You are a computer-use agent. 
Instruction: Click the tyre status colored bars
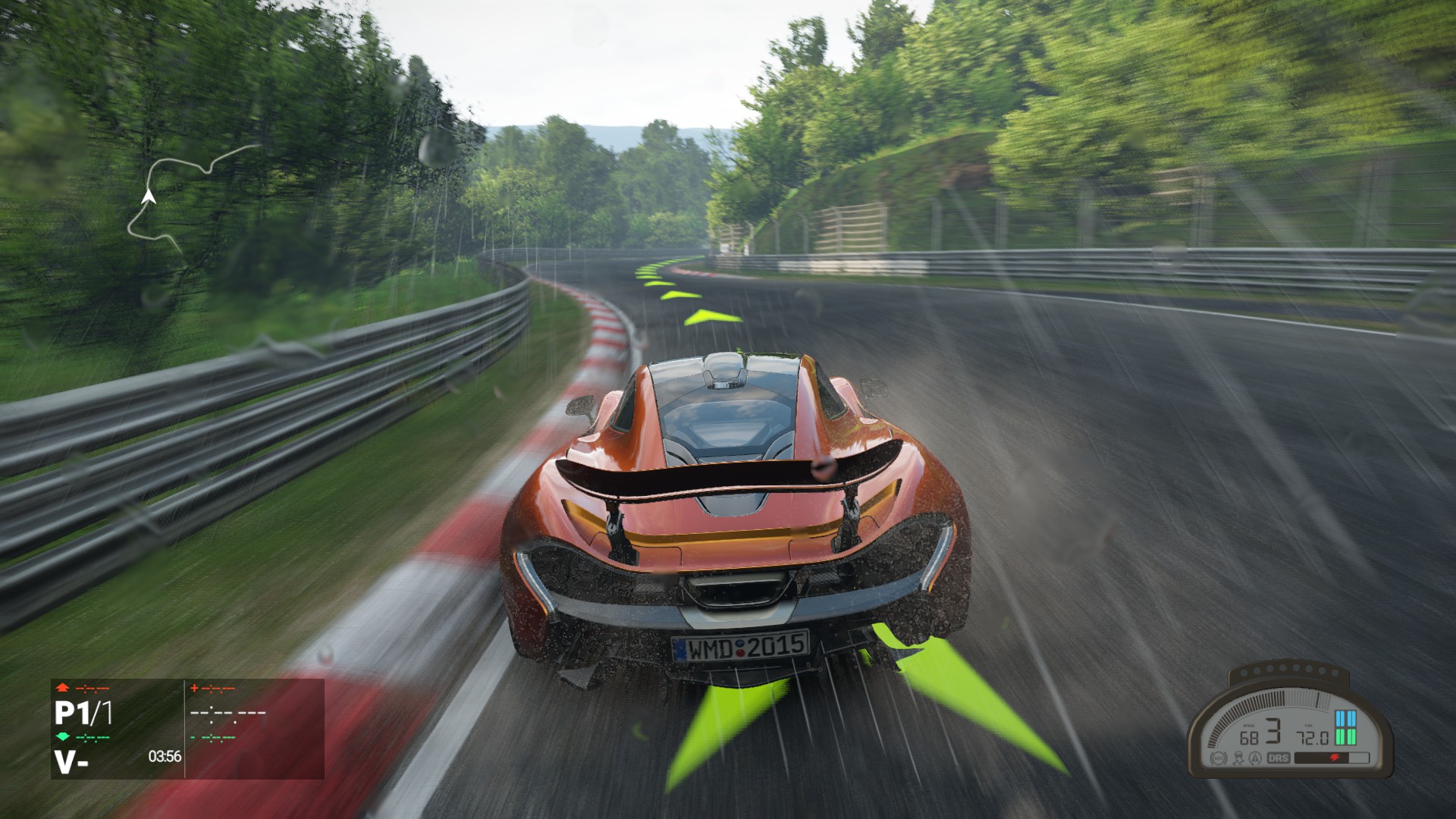click(1345, 728)
